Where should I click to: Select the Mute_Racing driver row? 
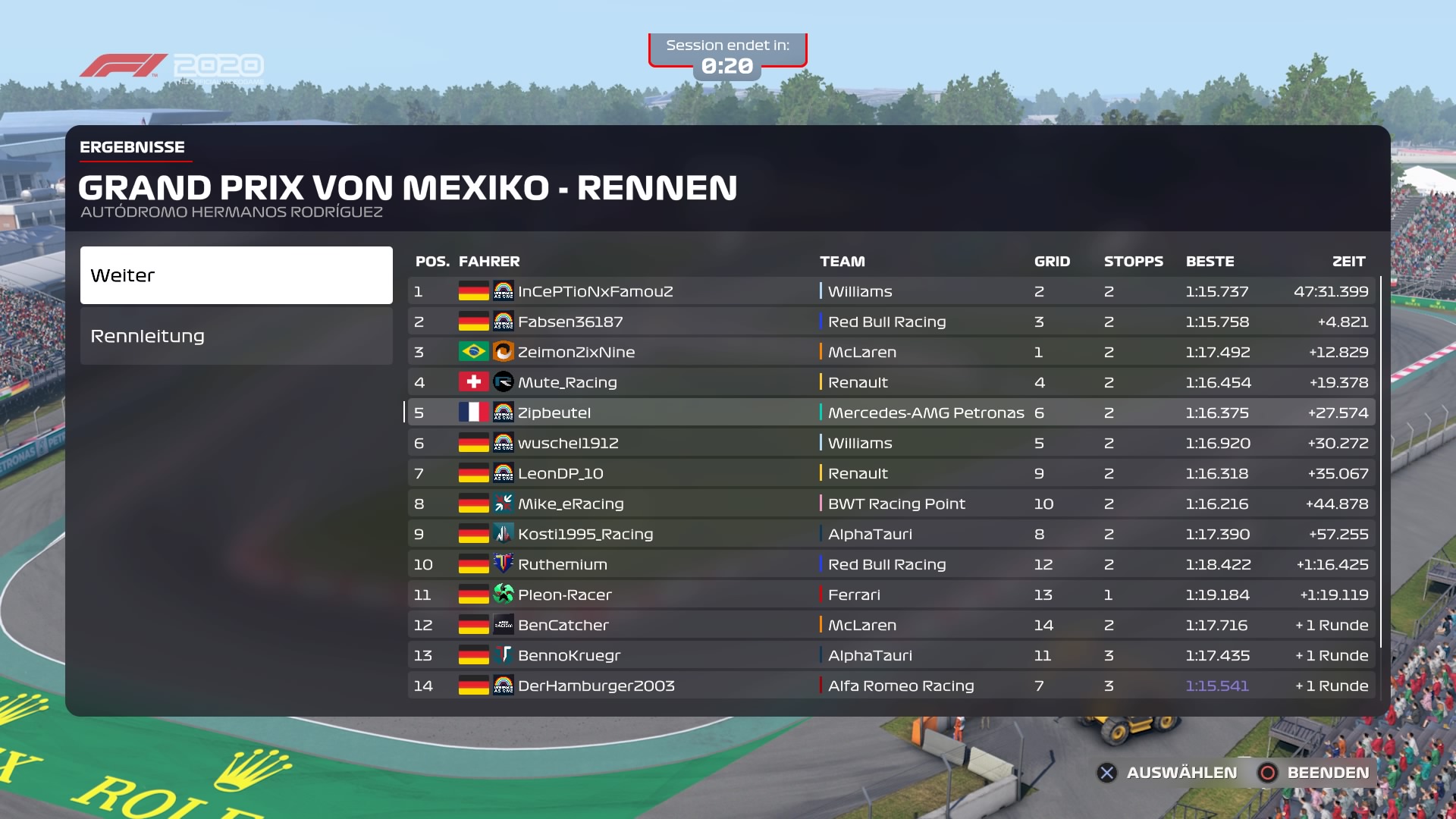pos(891,382)
